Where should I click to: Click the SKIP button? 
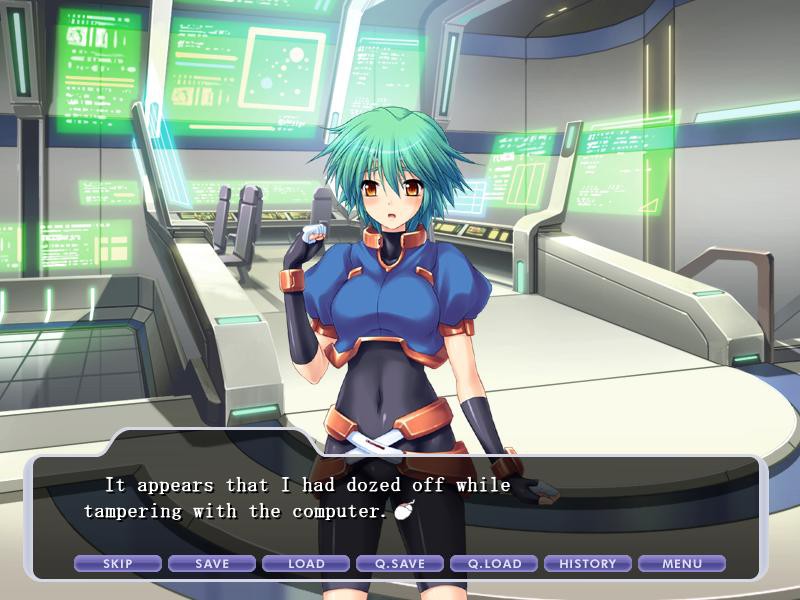point(118,564)
